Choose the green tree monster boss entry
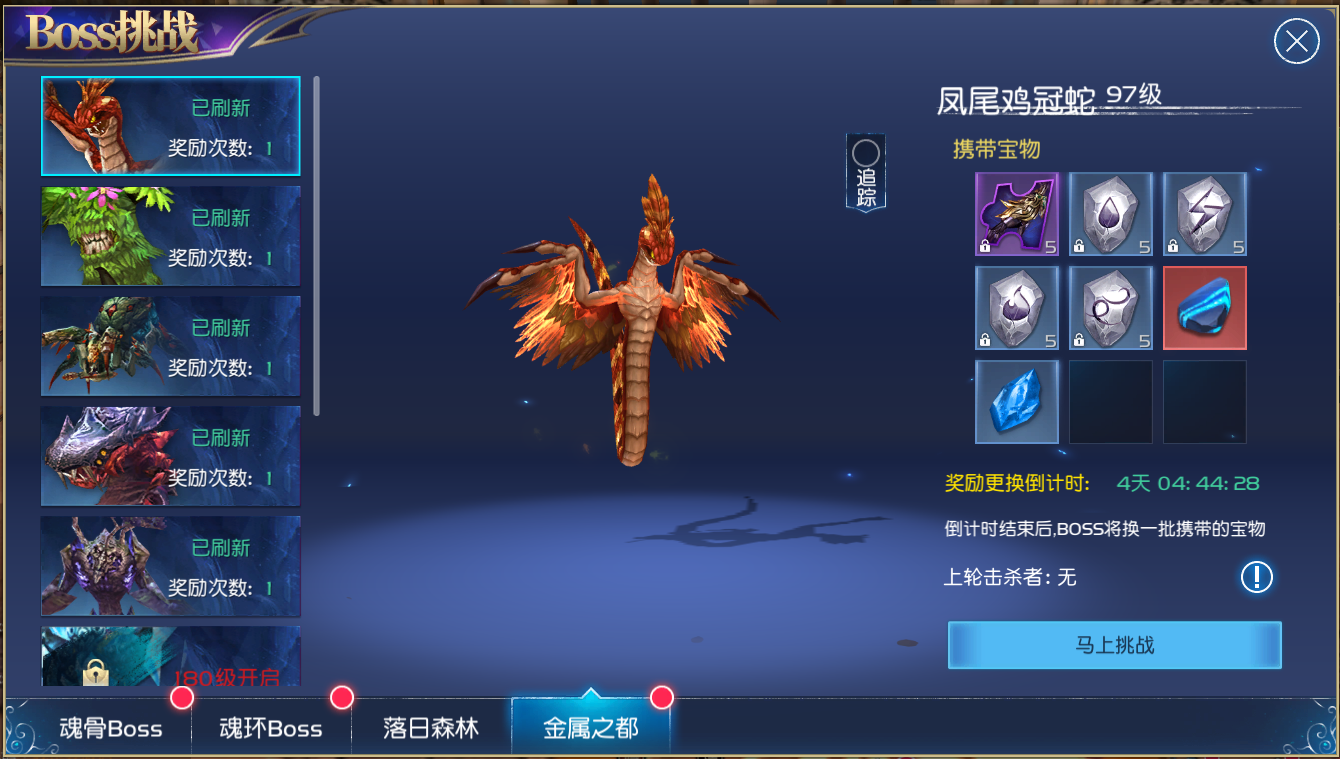Screen dimensions: 1340x759 [170, 236]
